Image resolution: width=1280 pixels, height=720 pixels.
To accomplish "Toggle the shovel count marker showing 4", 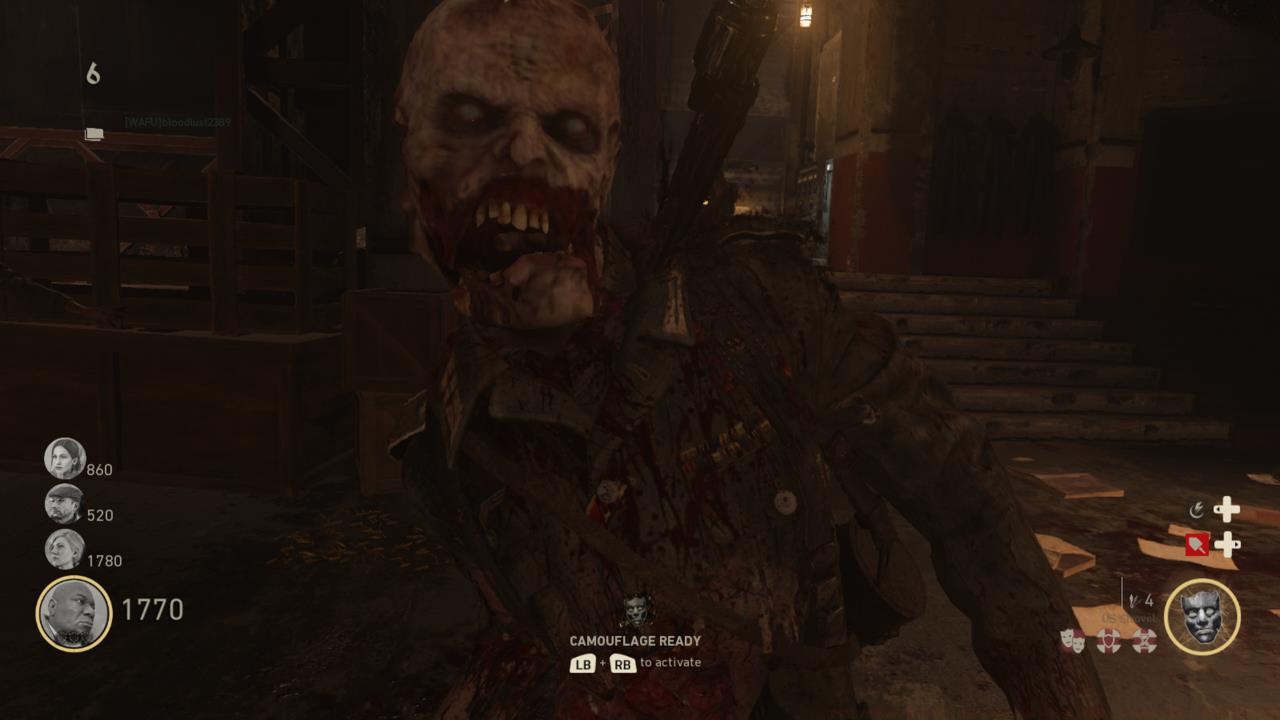I will click(1143, 600).
